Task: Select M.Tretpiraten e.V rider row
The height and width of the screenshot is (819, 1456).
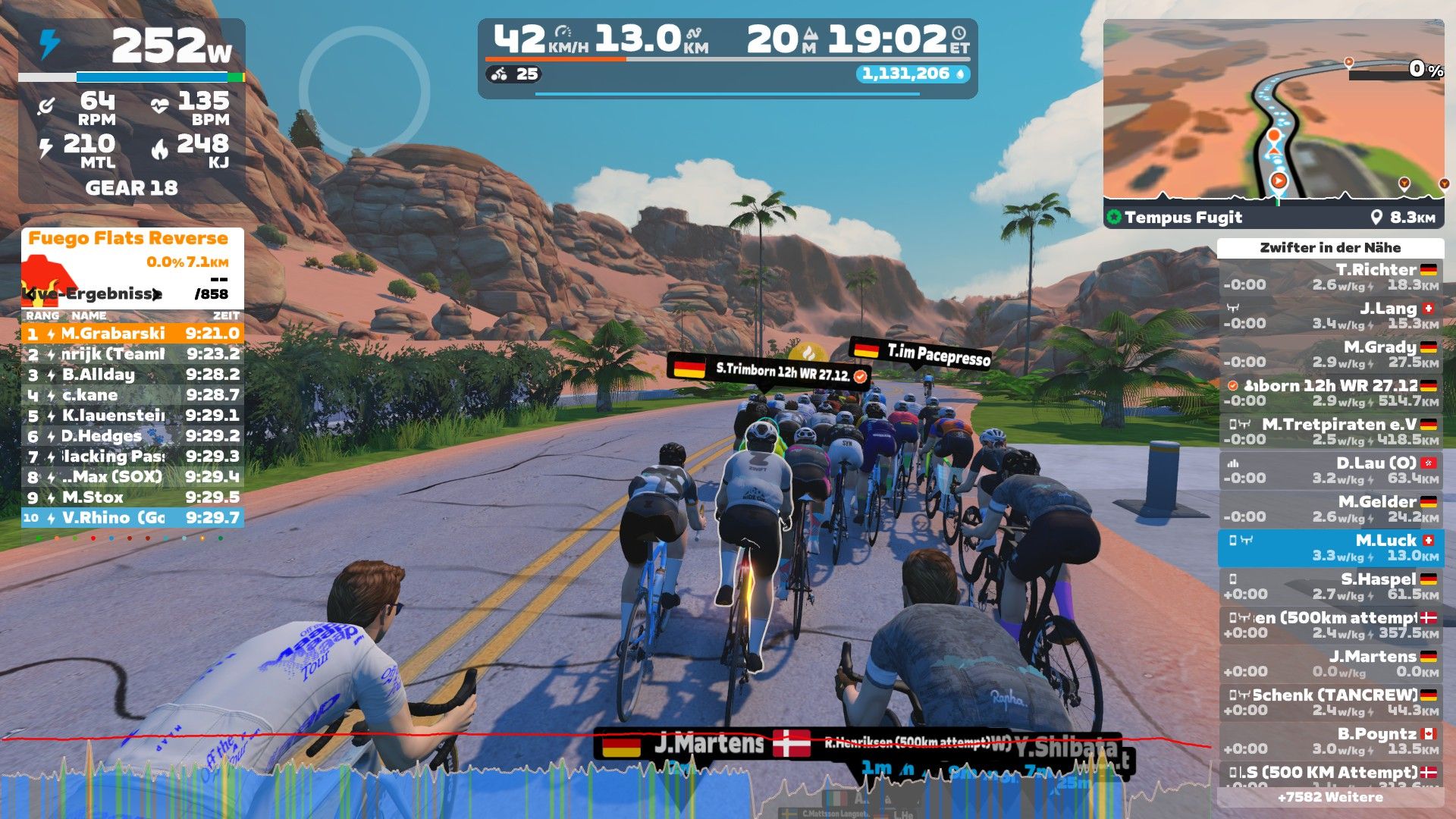Action: point(1330,431)
